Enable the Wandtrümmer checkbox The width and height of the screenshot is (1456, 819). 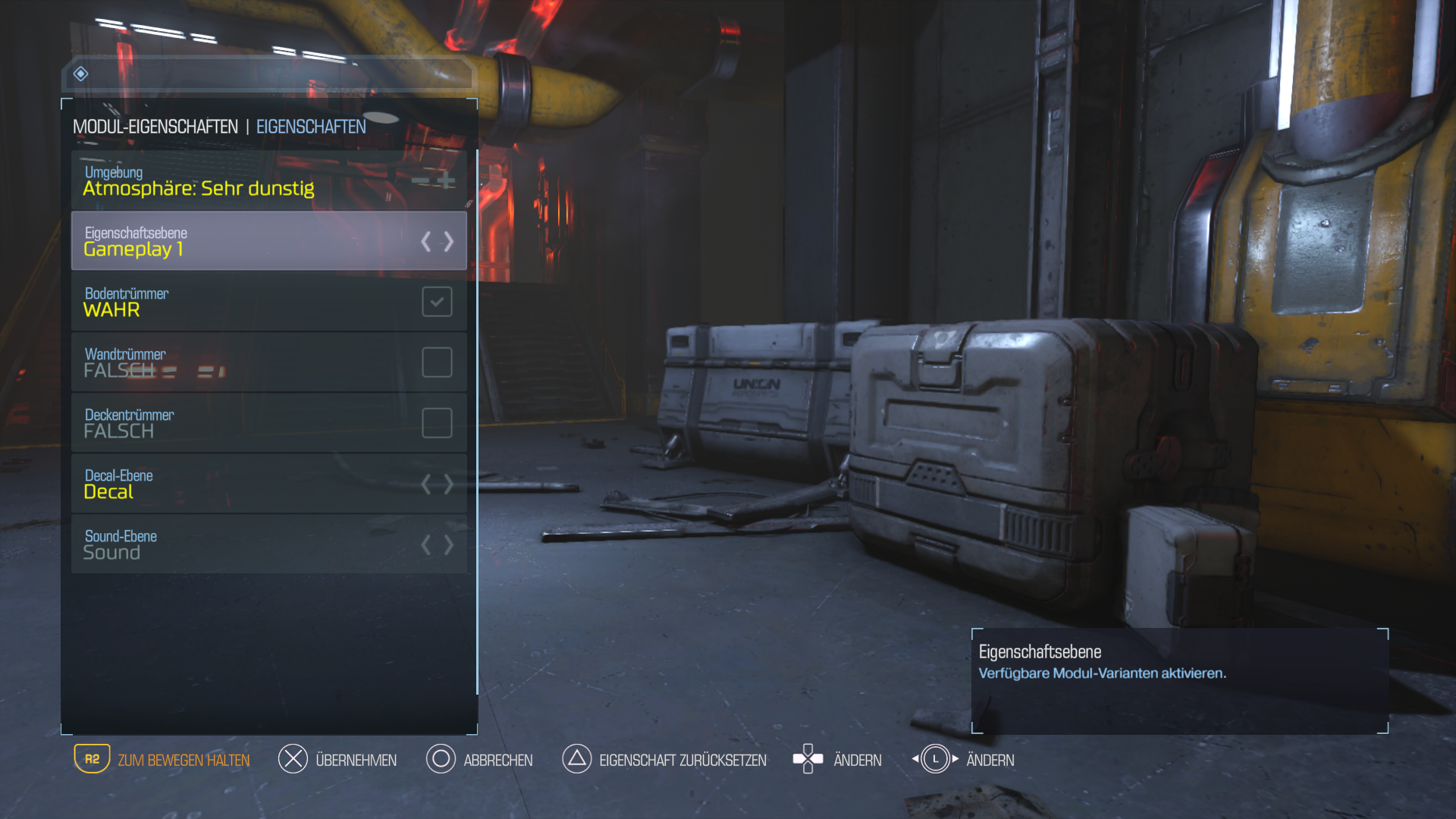pos(437,362)
